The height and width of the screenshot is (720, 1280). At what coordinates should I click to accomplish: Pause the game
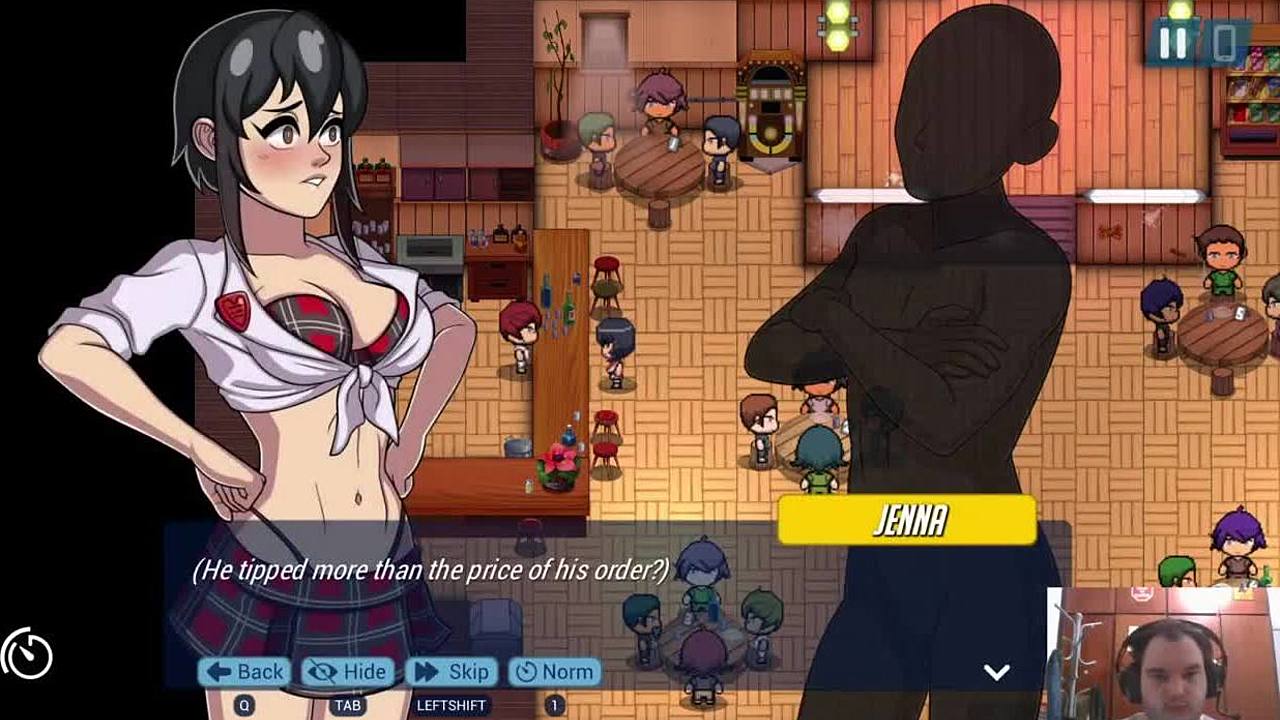pos(1172,43)
